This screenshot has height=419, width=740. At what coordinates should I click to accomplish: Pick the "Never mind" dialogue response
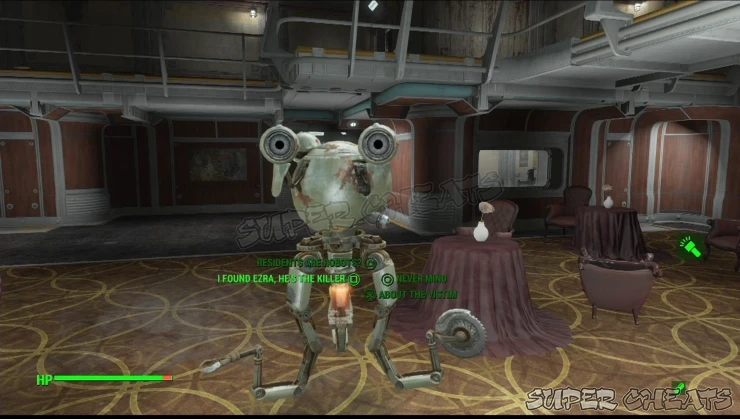(x=420, y=279)
